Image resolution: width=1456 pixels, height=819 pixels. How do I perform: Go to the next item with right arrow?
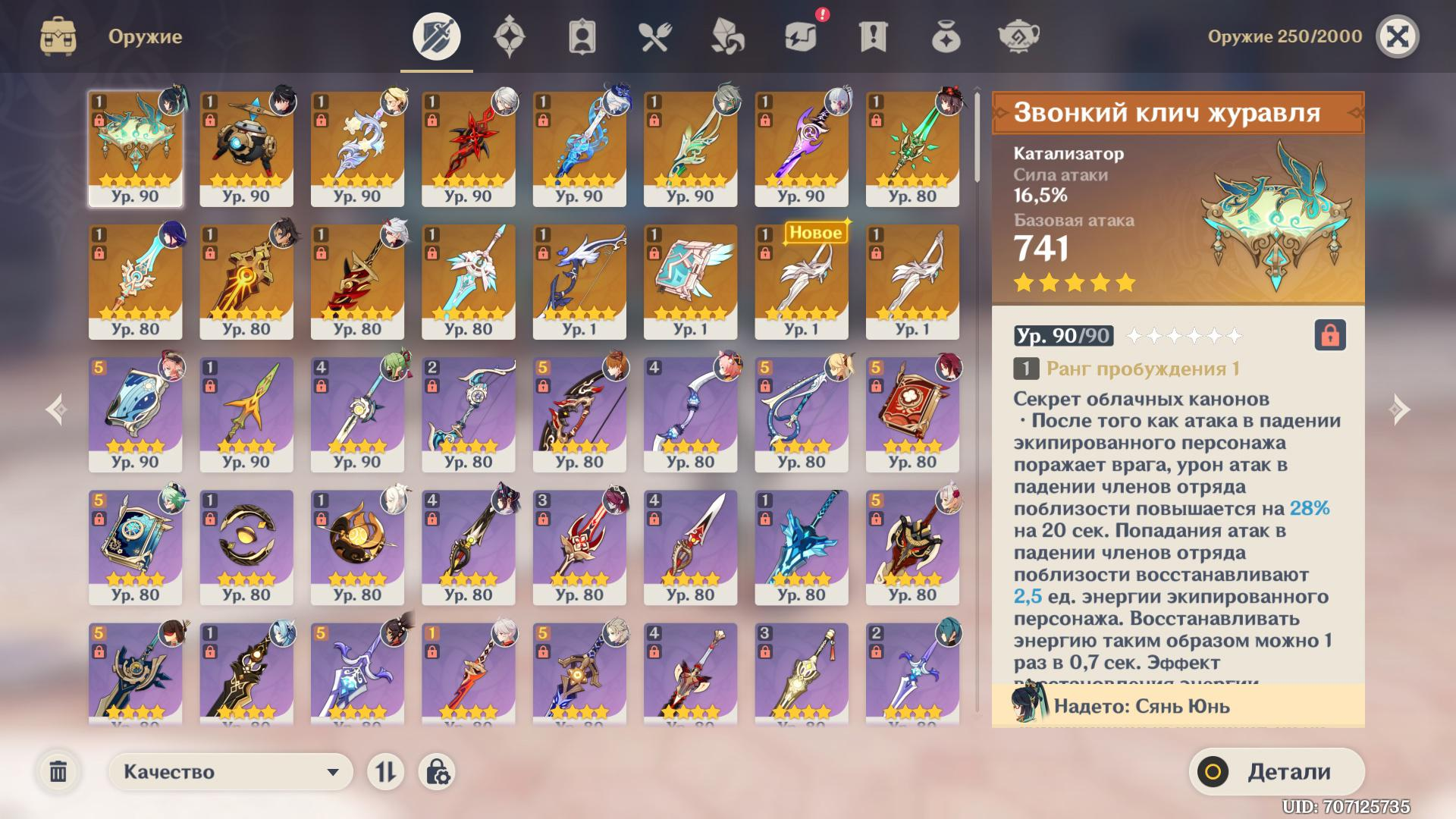[1399, 409]
